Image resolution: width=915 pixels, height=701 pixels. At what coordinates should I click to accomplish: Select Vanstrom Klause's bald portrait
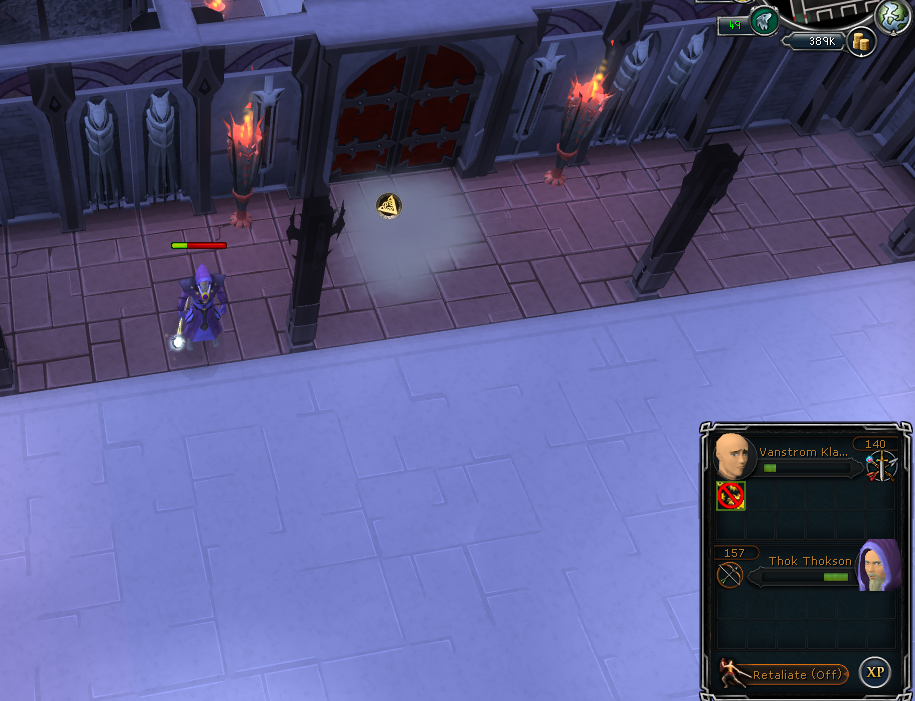735,457
